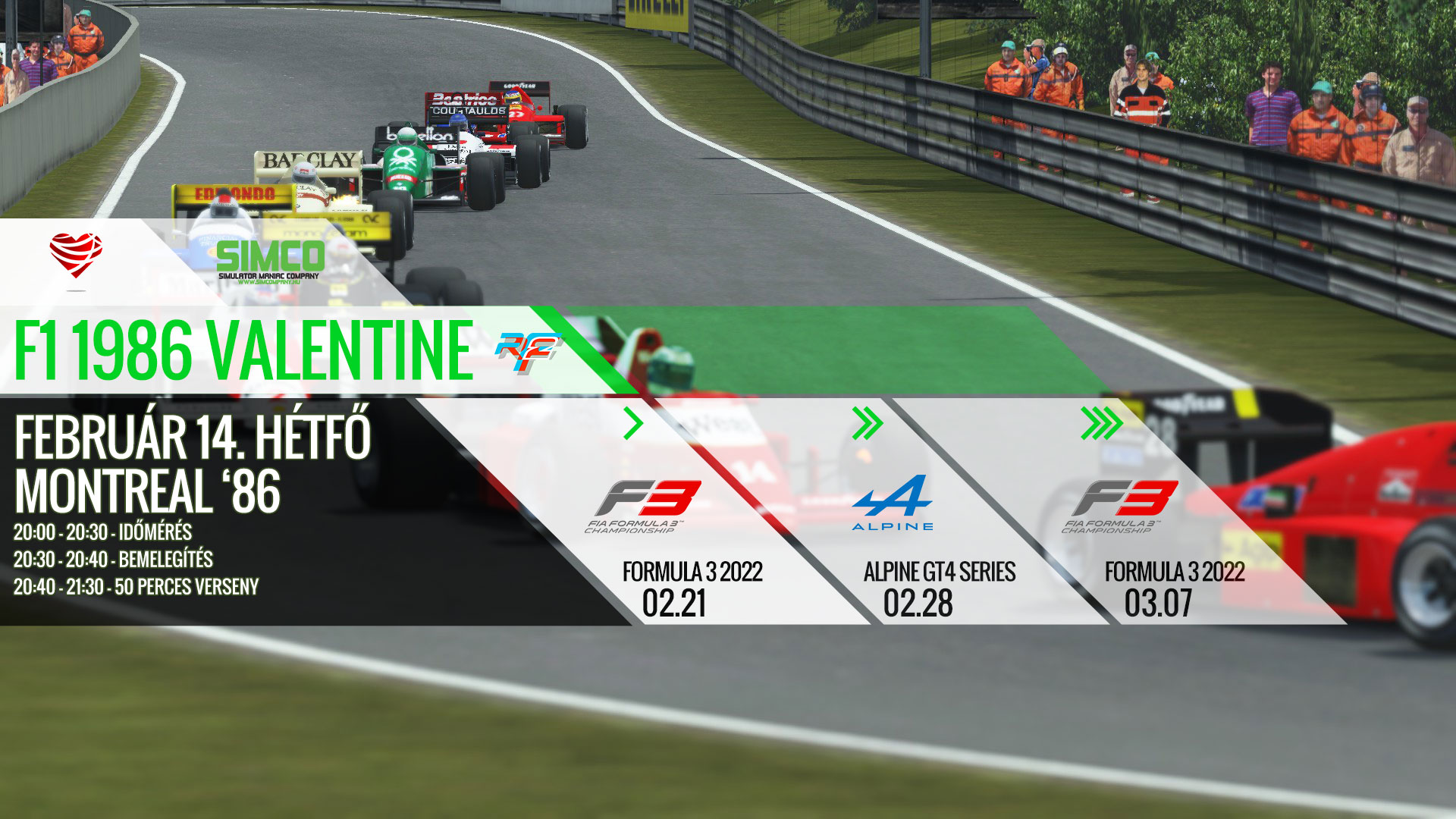Click the red striped heart logo
The image size is (1456, 819).
click(76, 254)
